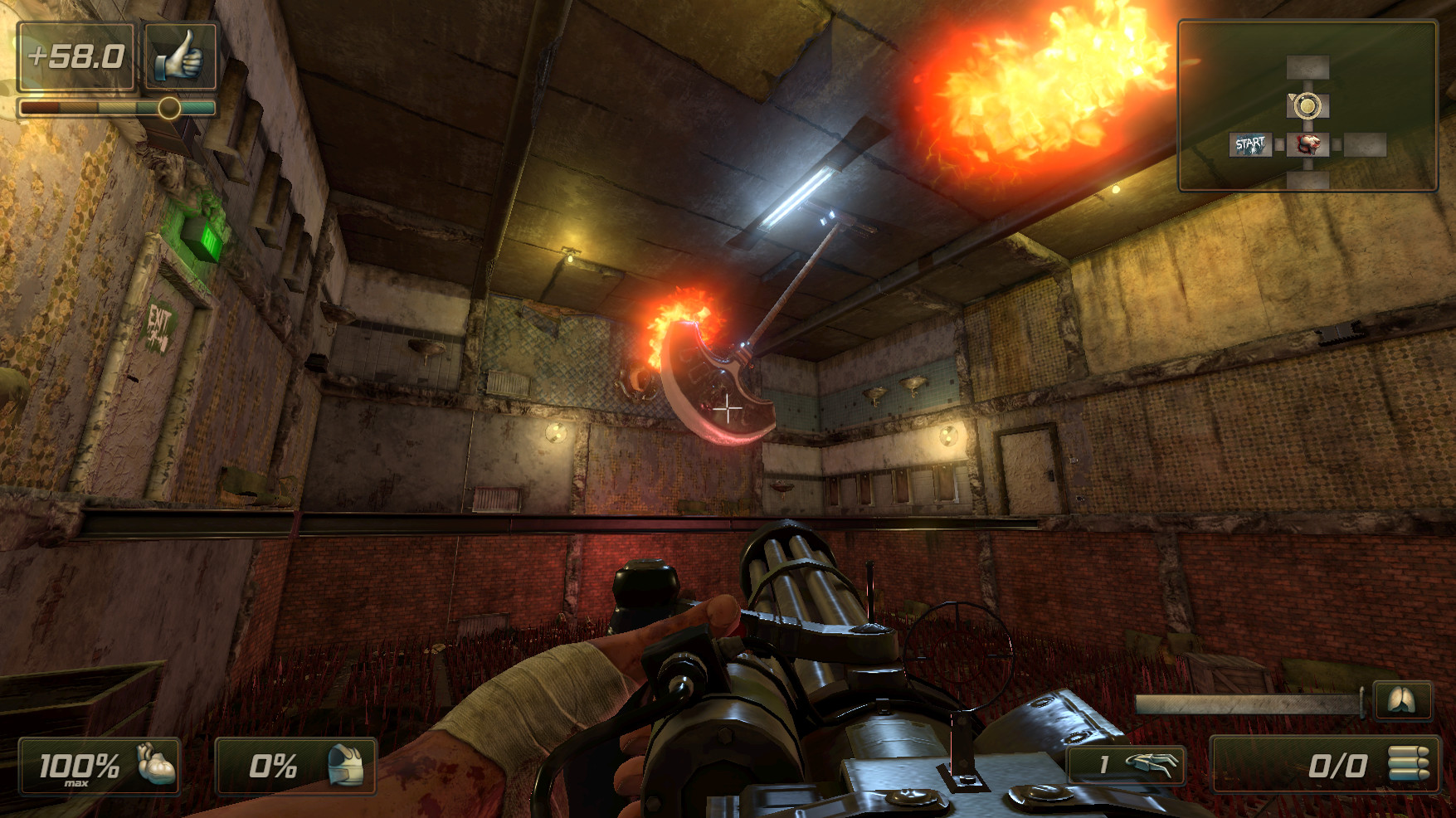The height and width of the screenshot is (818, 1456).
Task: Select the bloody skull icon on the minimap
Action: (1308, 144)
